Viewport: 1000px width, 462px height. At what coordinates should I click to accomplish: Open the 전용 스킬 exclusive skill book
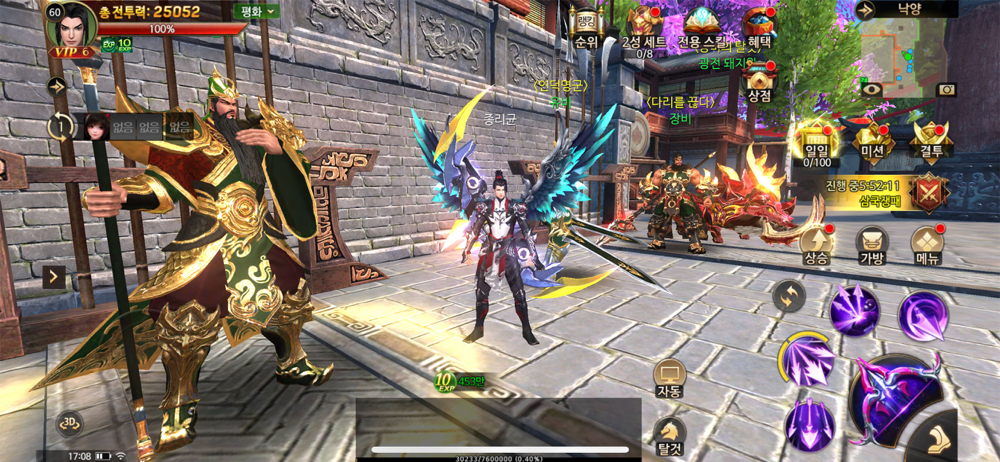[700, 22]
